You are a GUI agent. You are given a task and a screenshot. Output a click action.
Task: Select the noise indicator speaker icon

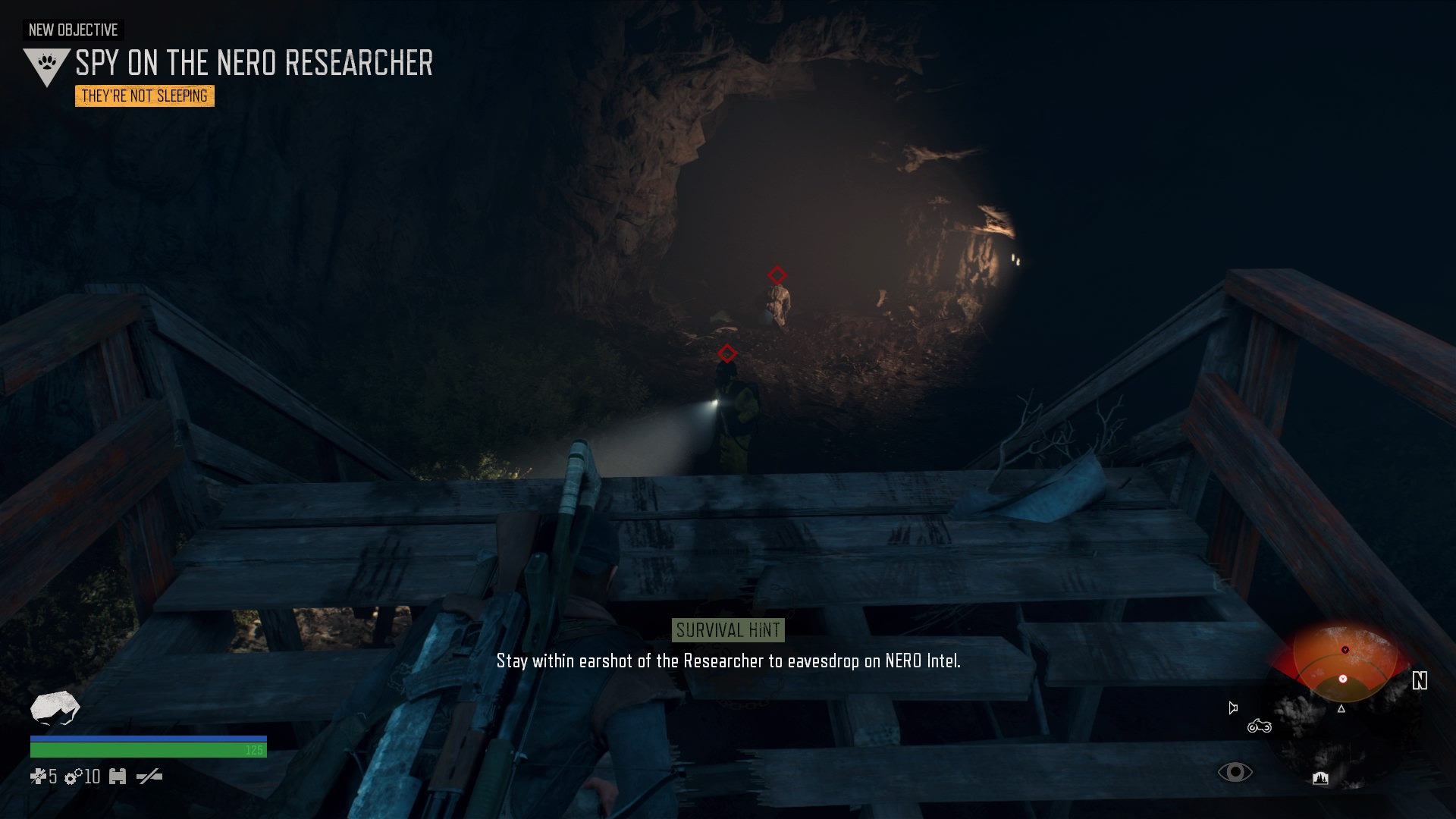coord(1232,708)
